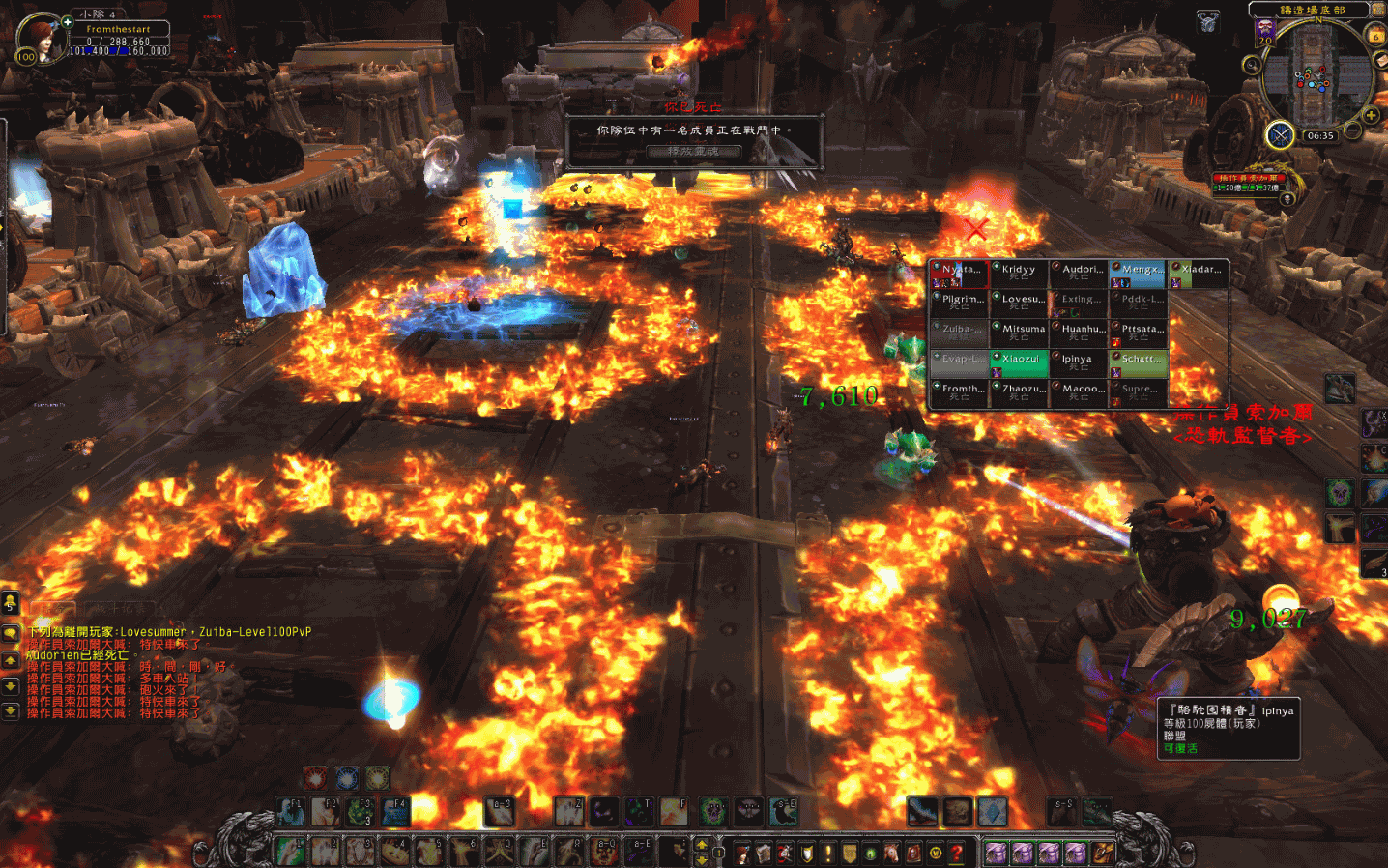Click the crossed swords icon beside minimap
Viewport: 1388px width, 868px height.
(1280, 134)
